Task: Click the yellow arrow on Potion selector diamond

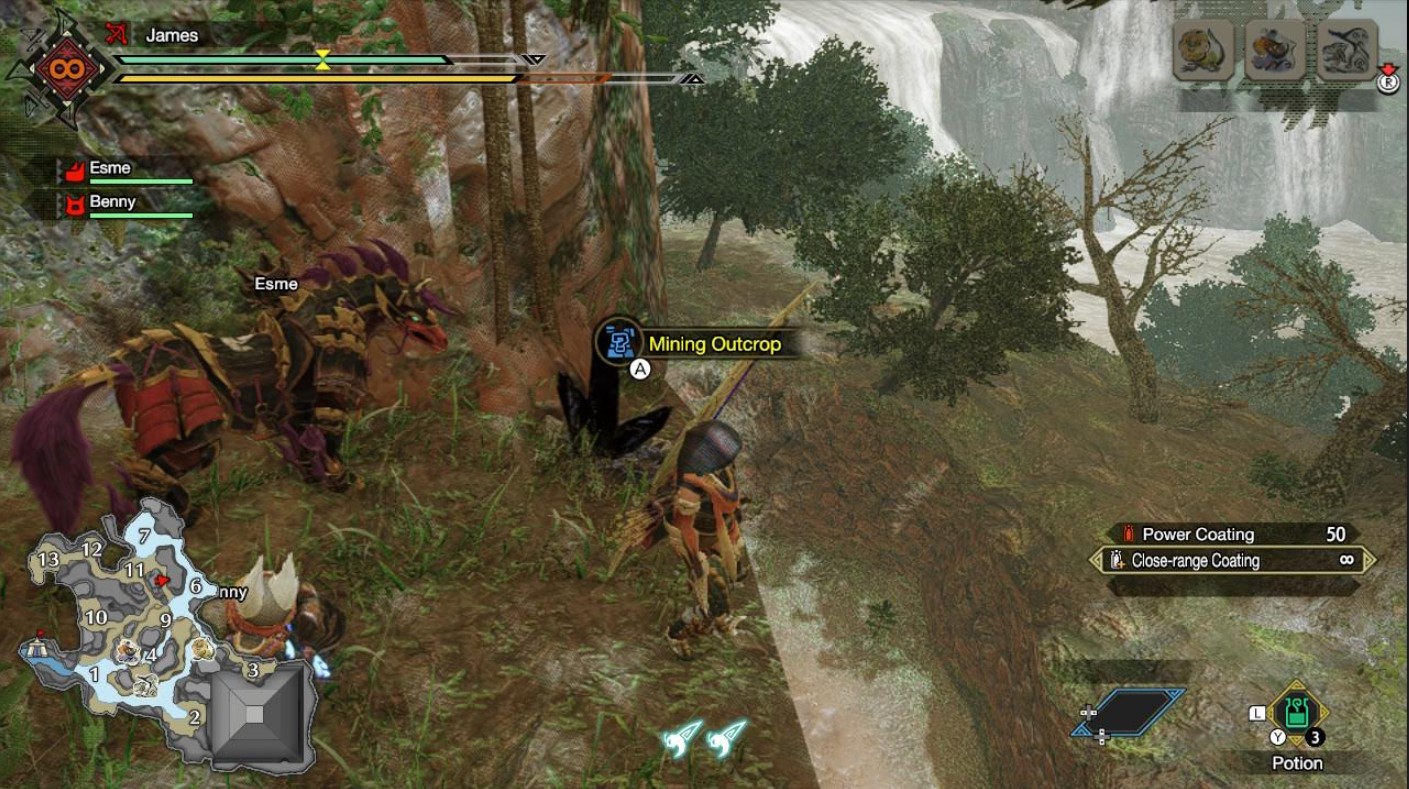Action: coord(1296,686)
